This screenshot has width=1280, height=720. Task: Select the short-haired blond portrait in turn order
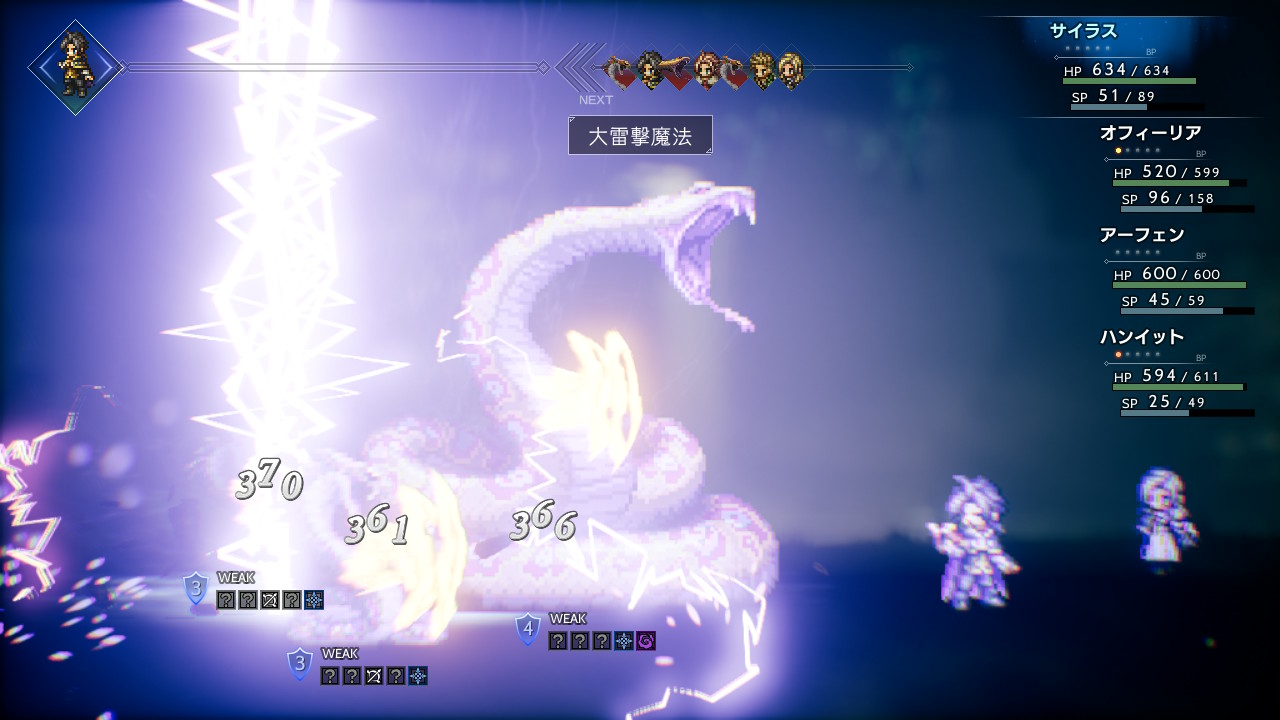tap(762, 69)
